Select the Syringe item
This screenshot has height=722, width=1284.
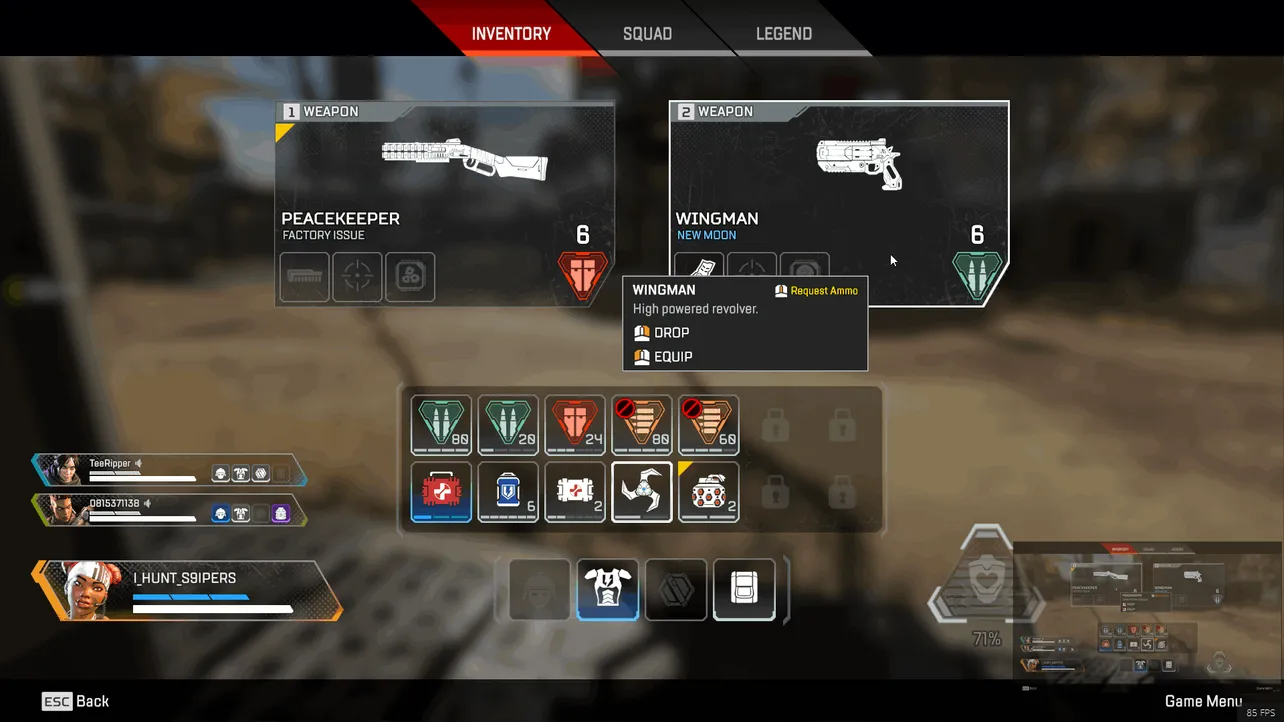(575, 492)
